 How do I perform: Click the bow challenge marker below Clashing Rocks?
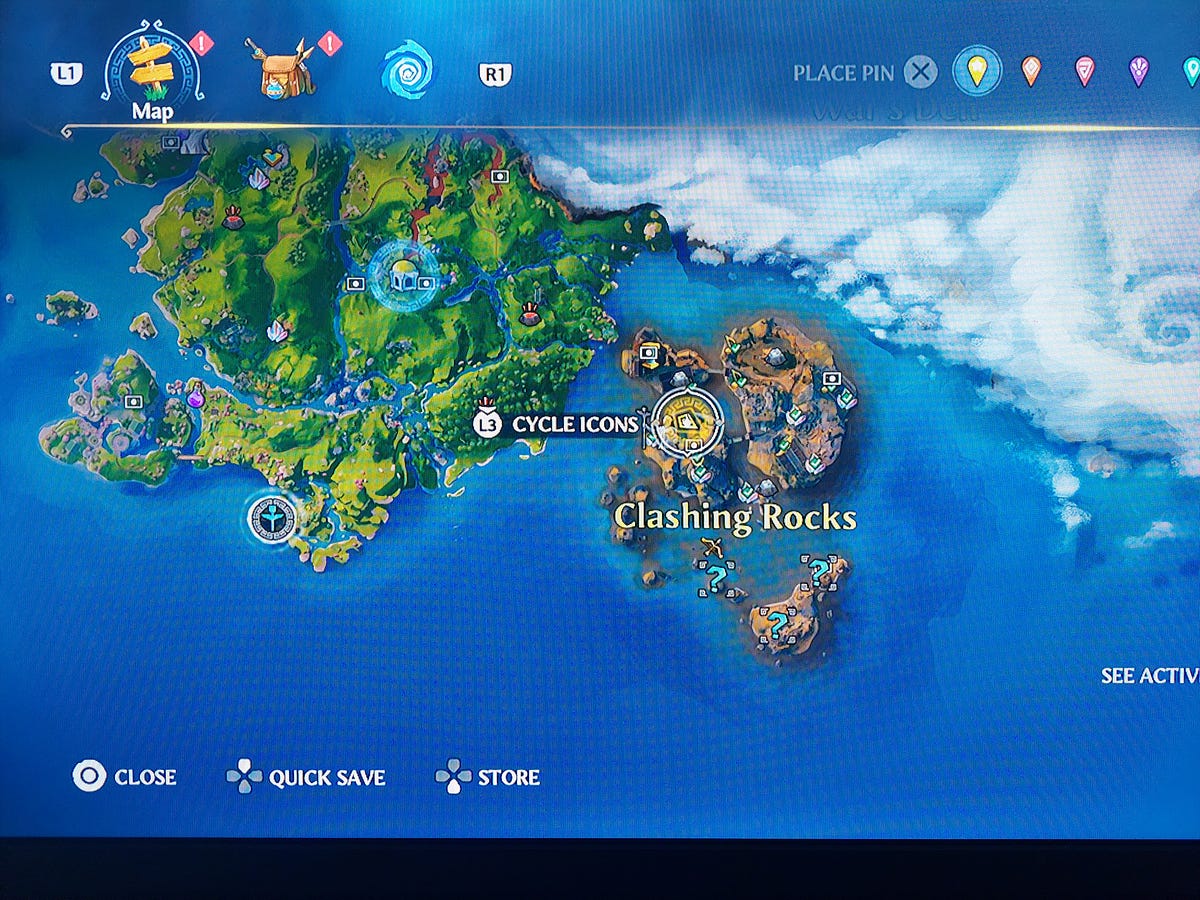(x=713, y=546)
